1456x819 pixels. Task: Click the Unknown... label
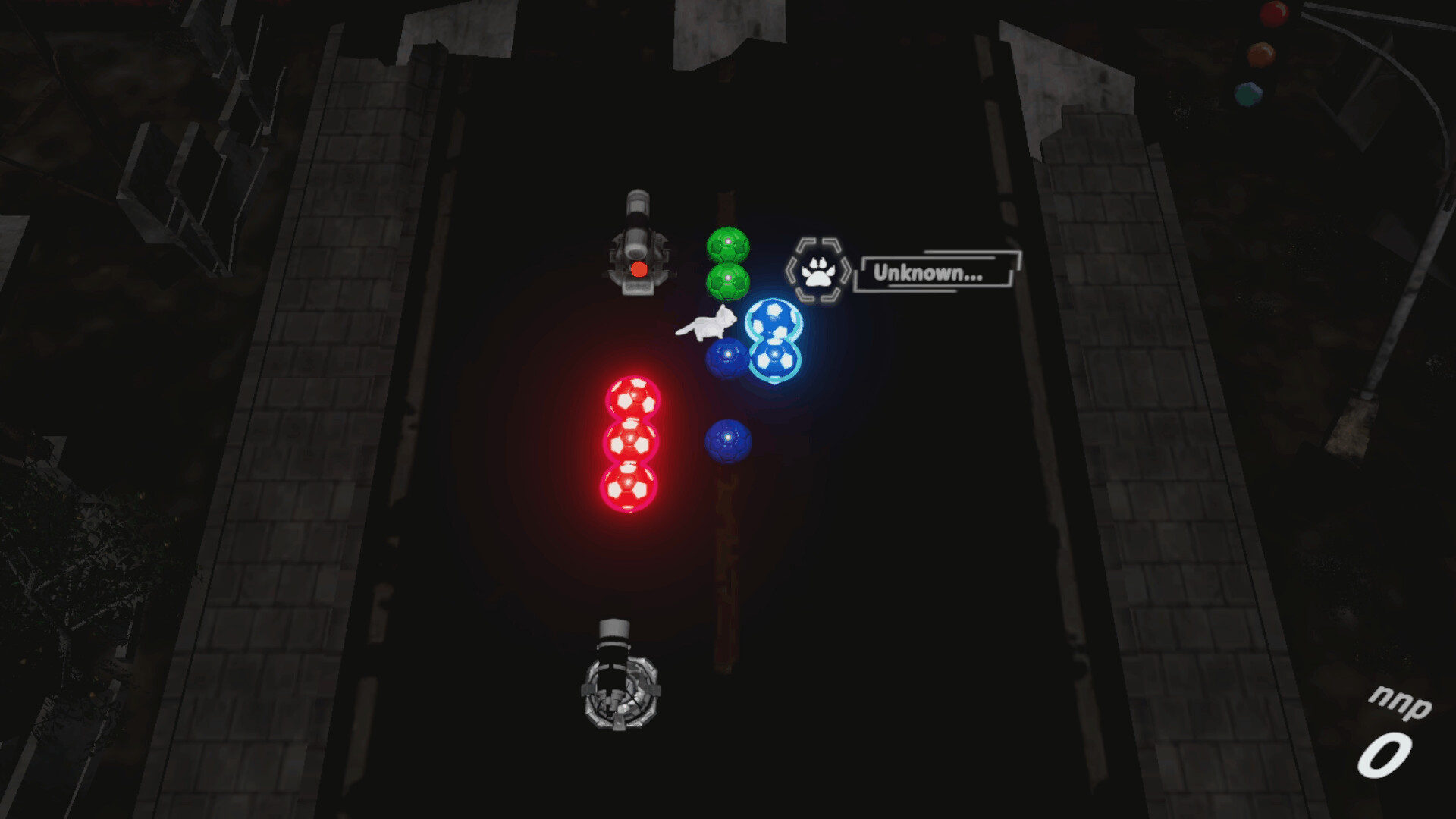coord(927,270)
